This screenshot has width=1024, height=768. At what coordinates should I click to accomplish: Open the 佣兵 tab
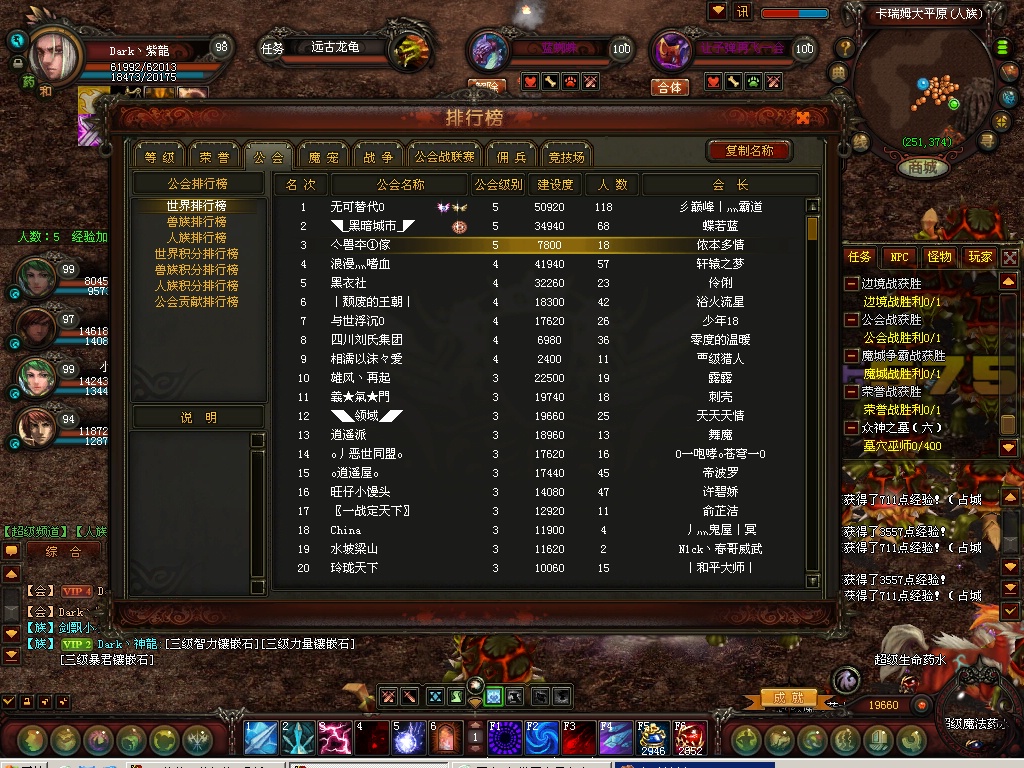(511, 157)
